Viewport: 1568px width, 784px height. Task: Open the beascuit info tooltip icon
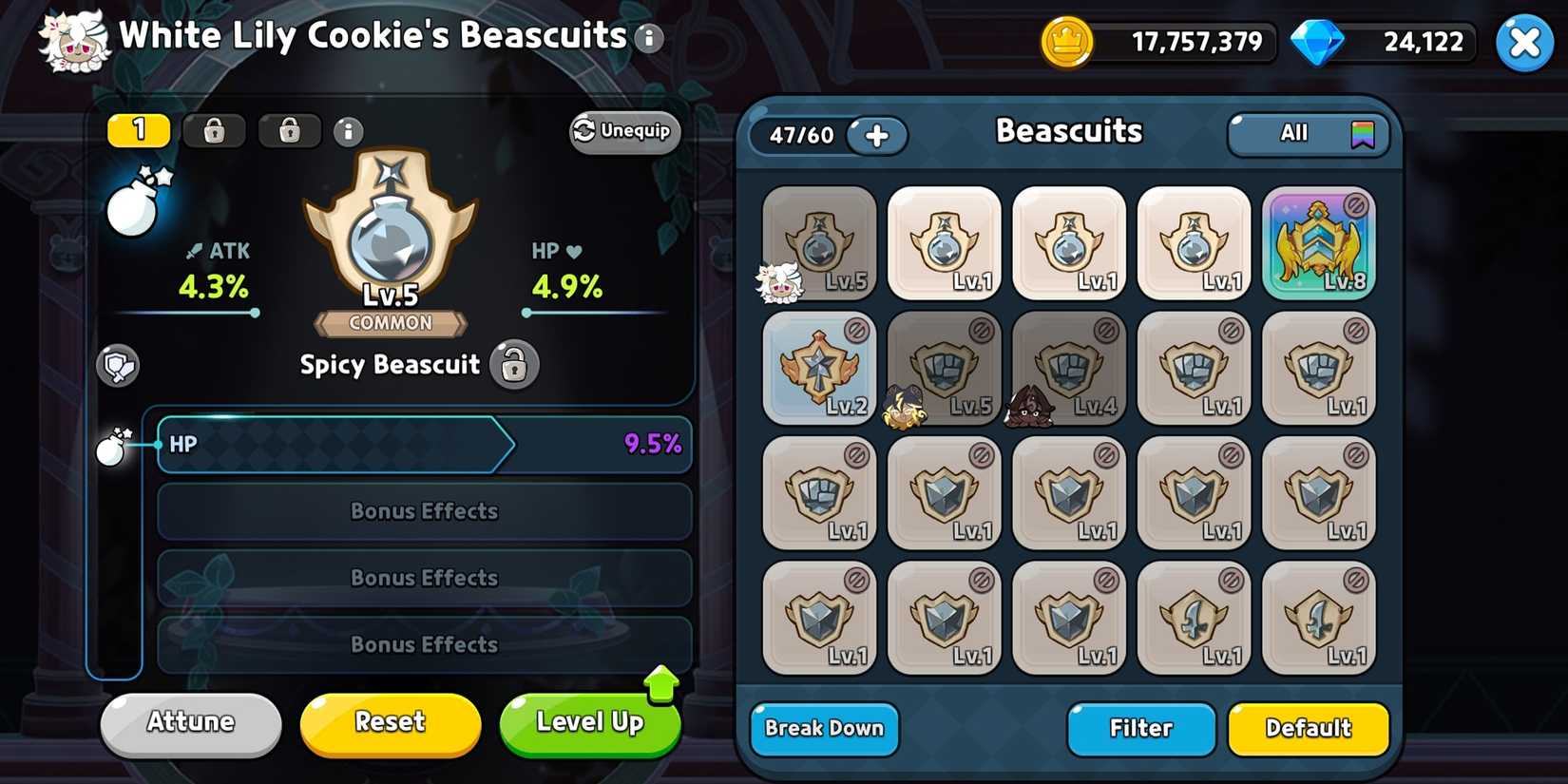pyautogui.click(x=348, y=132)
